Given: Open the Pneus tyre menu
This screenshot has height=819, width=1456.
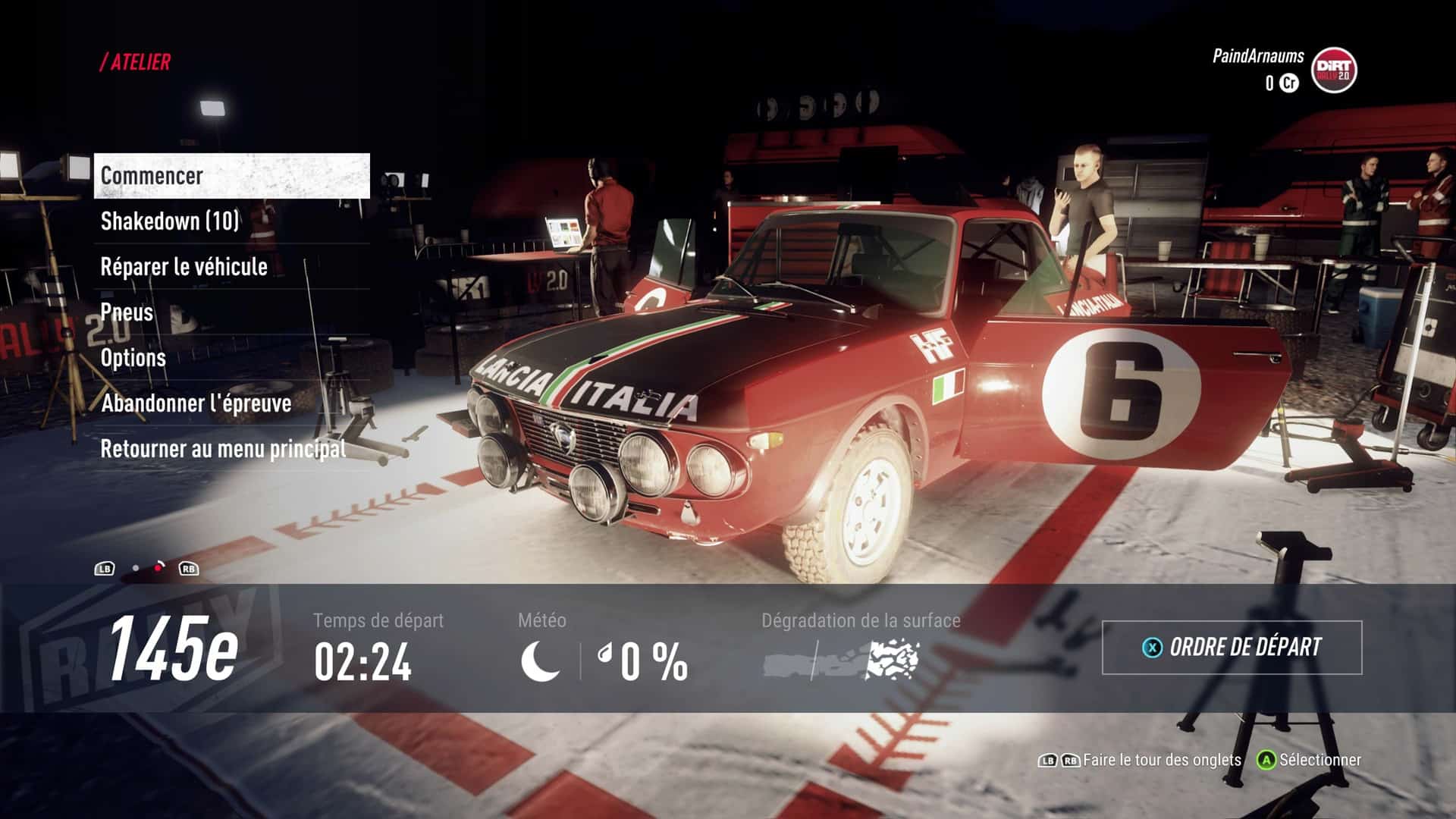Looking at the screenshot, I should tap(231, 312).
